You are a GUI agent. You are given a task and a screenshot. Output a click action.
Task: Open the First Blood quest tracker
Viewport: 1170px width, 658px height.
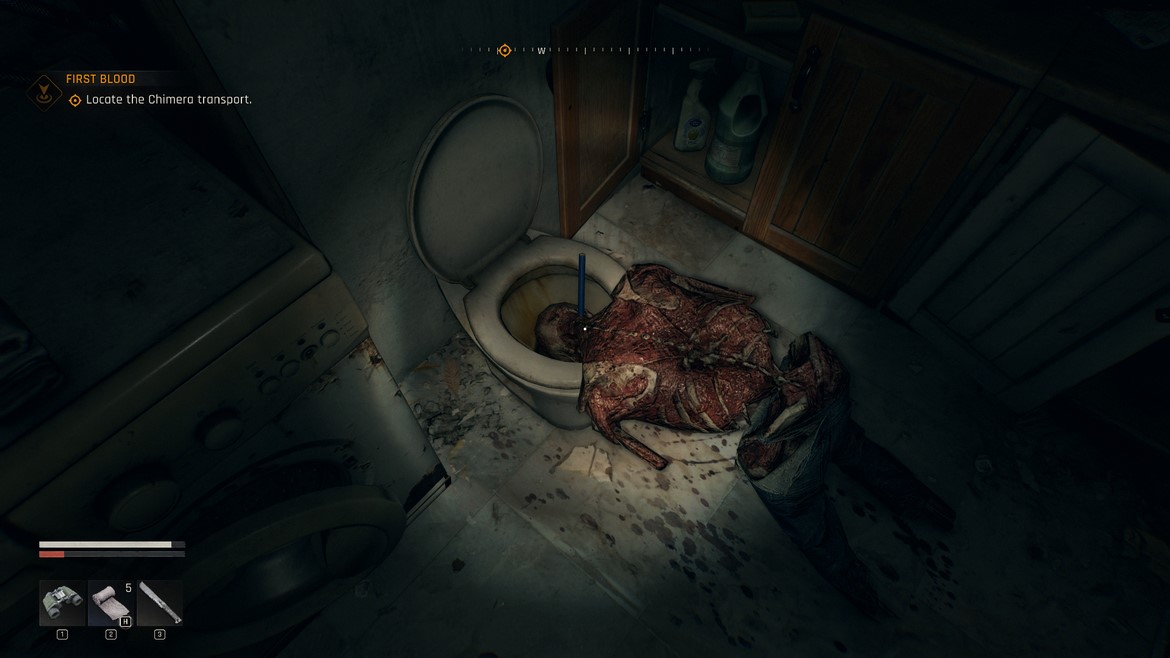point(100,79)
